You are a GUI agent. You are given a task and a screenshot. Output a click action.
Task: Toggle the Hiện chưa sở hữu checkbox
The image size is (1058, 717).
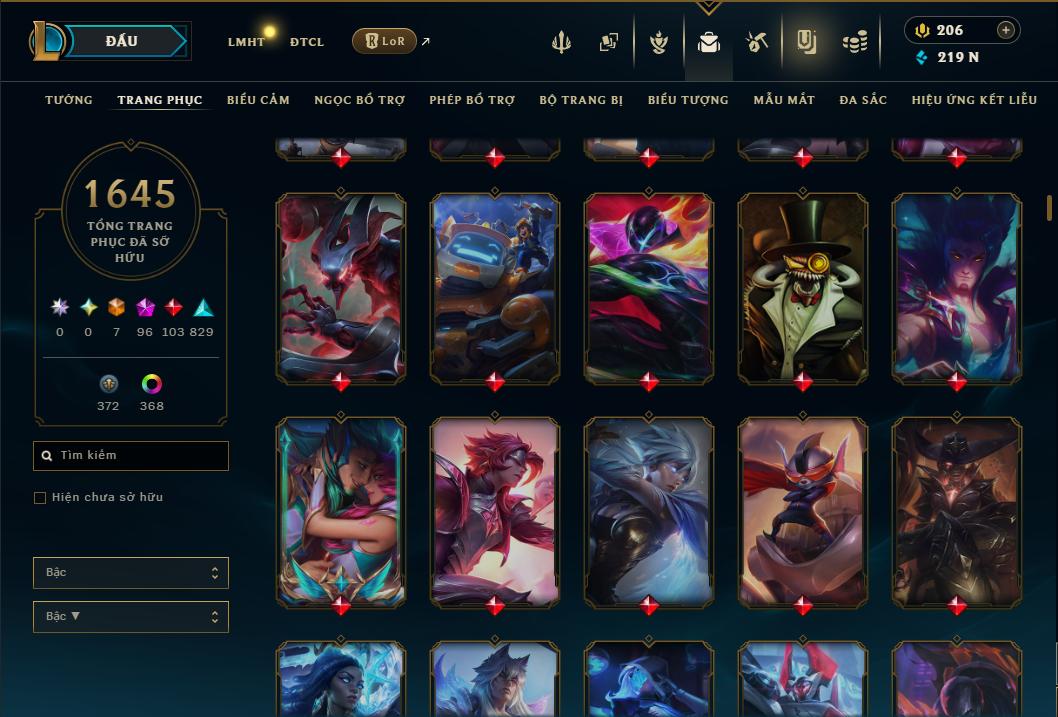pos(40,498)
